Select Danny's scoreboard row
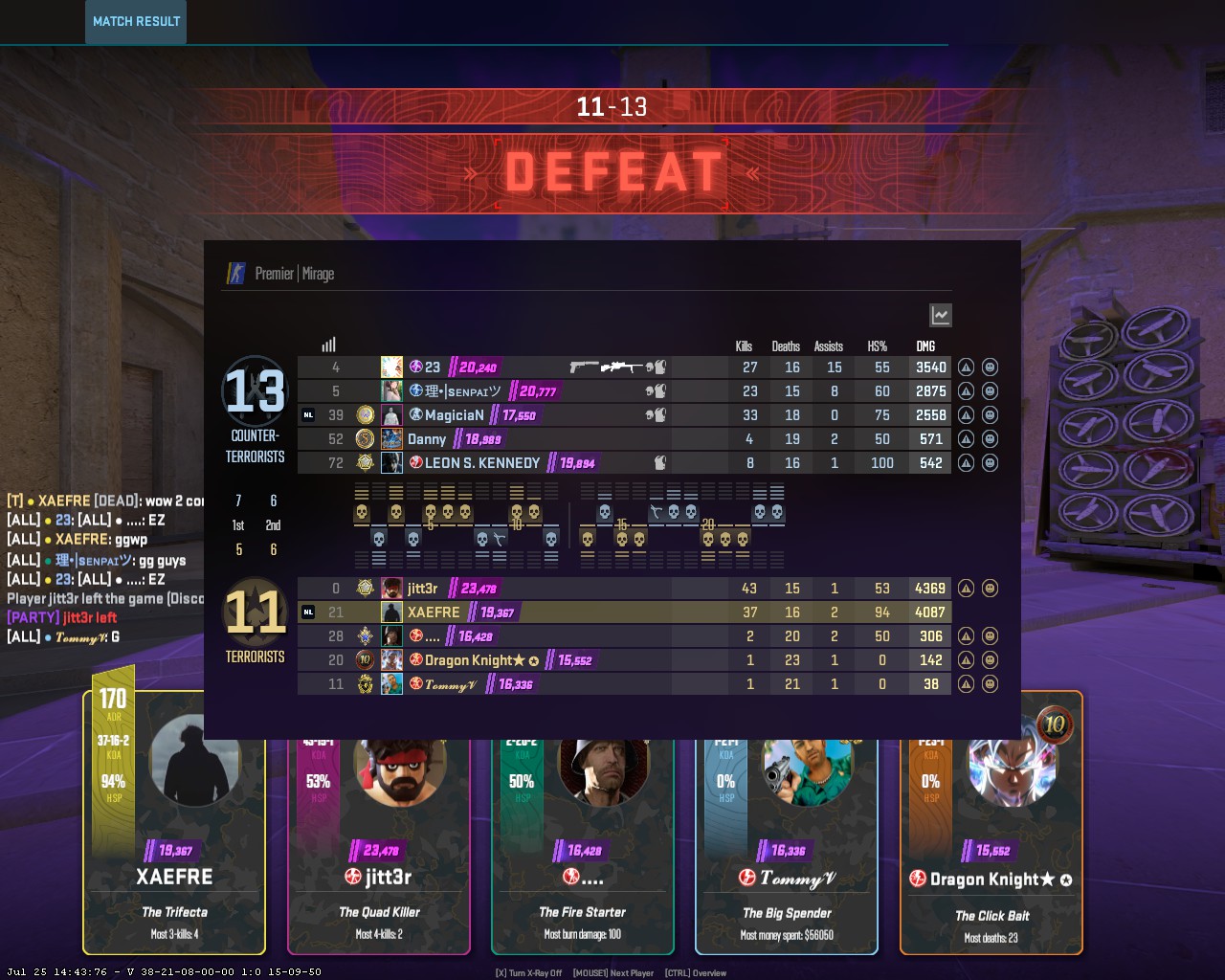 pos(622,439)
